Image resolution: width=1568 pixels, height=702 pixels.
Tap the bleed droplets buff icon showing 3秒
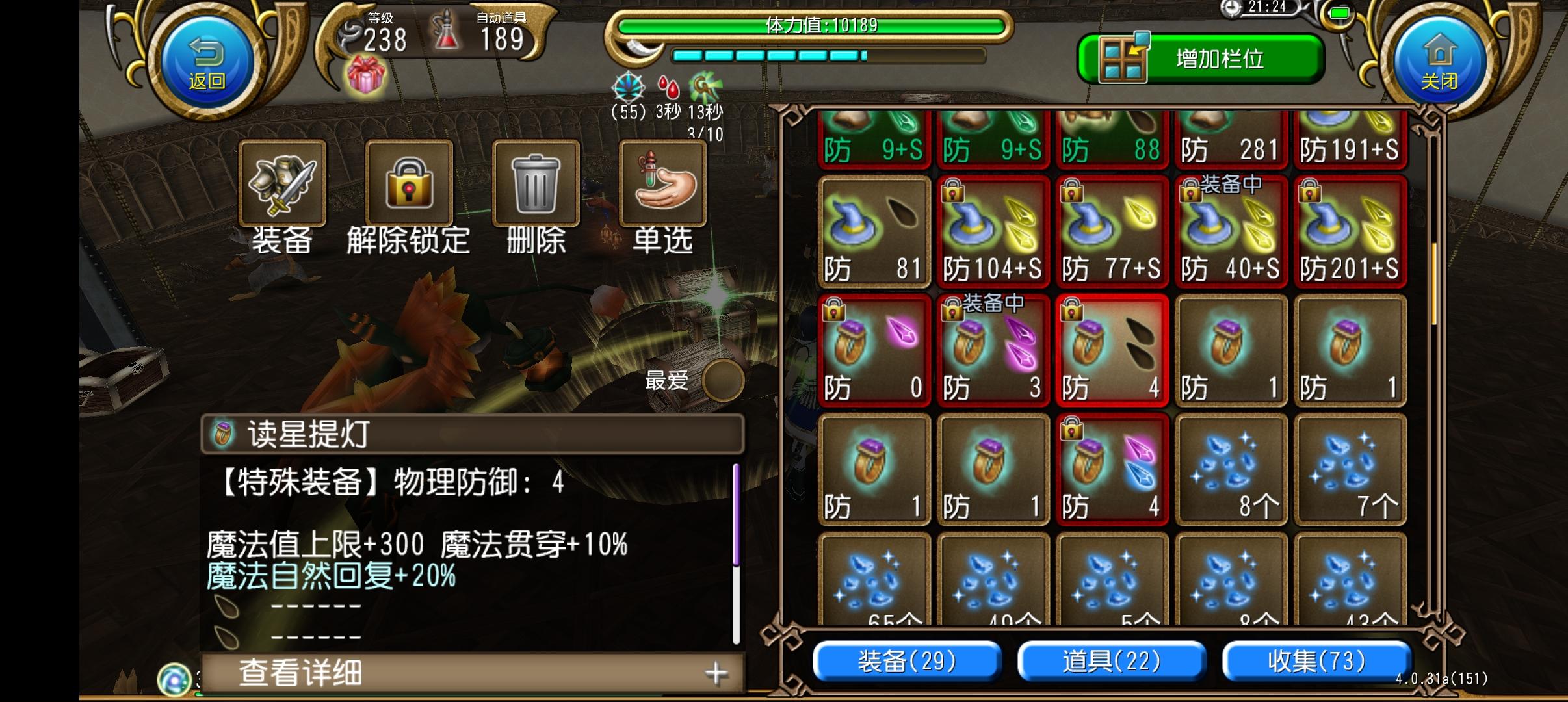670,88
